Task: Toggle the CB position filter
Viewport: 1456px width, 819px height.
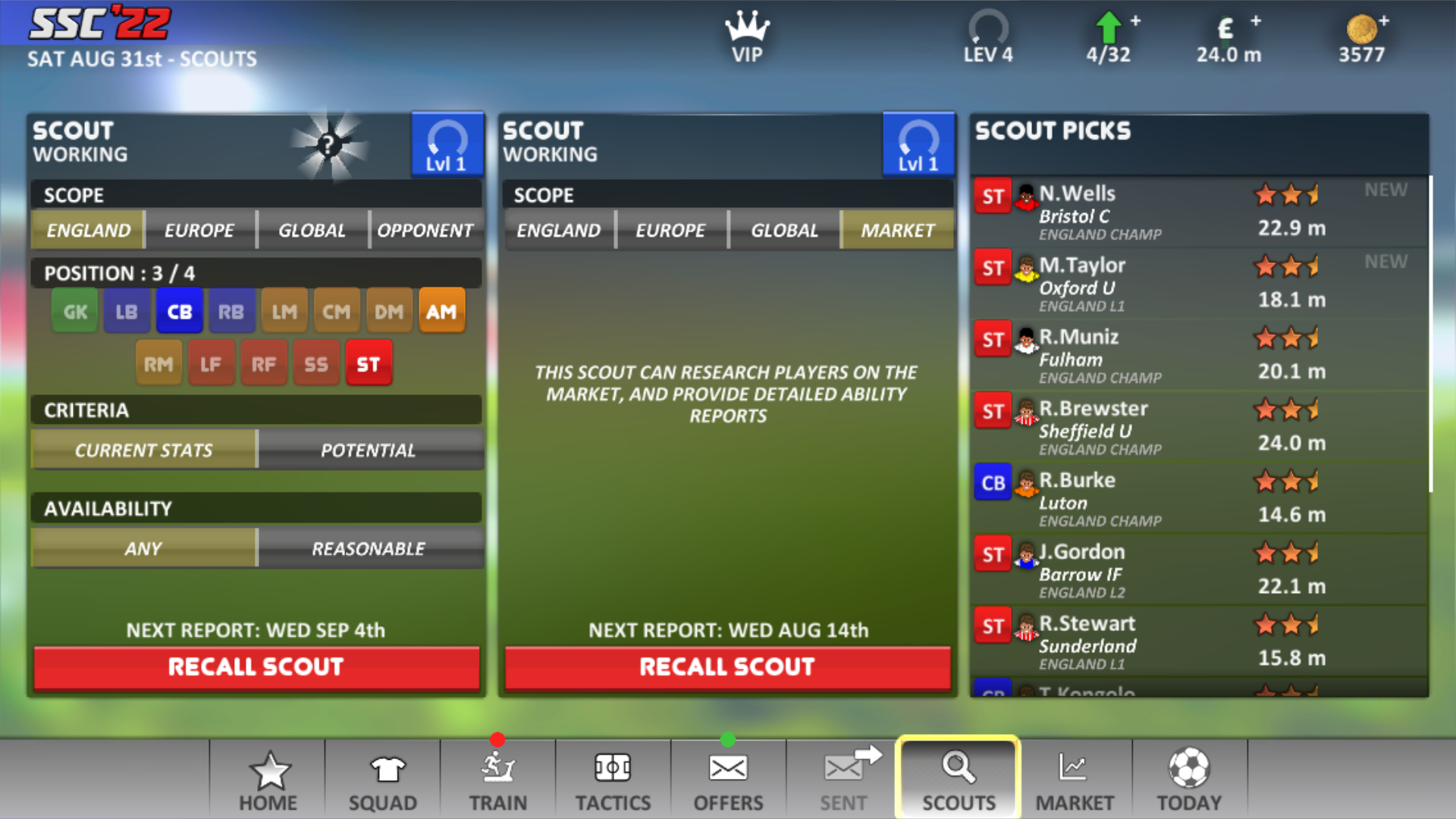Action: (180, 311)
